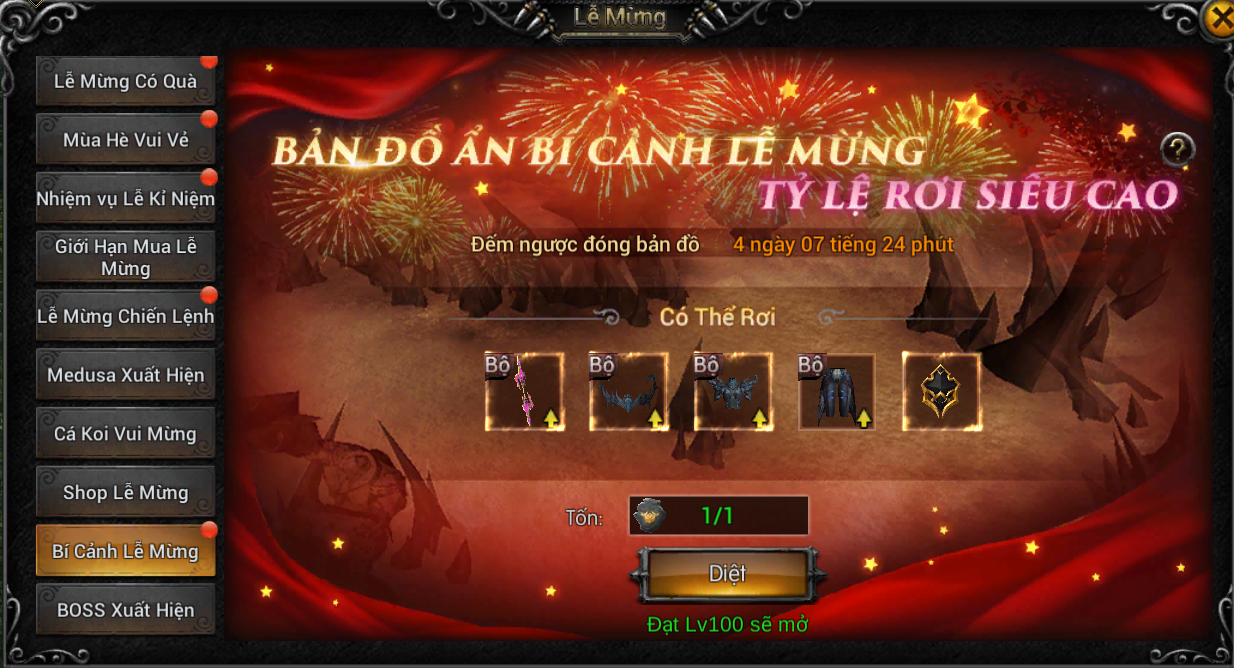1234x668 pixels.
Task: Select Nhiệm vụ Lễ Kỉ Niệm tab
Action: [x=125, y=198]
